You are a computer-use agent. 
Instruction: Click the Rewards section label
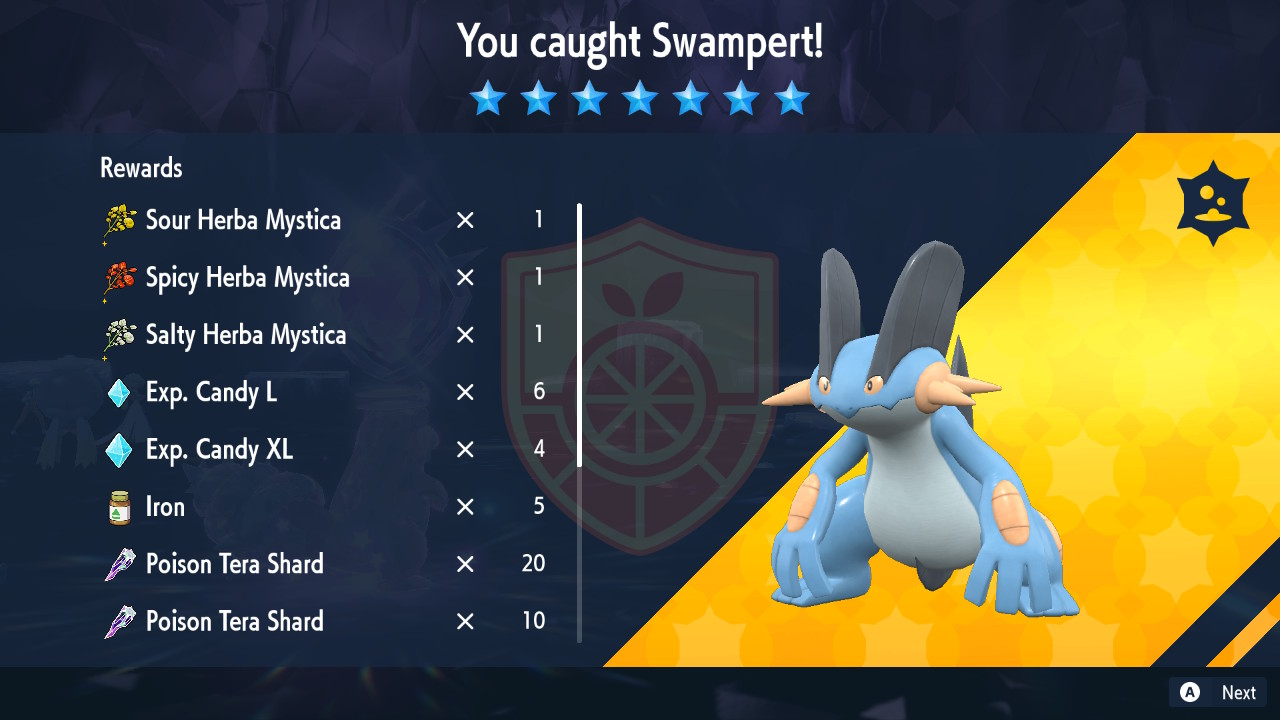point(140,168)
